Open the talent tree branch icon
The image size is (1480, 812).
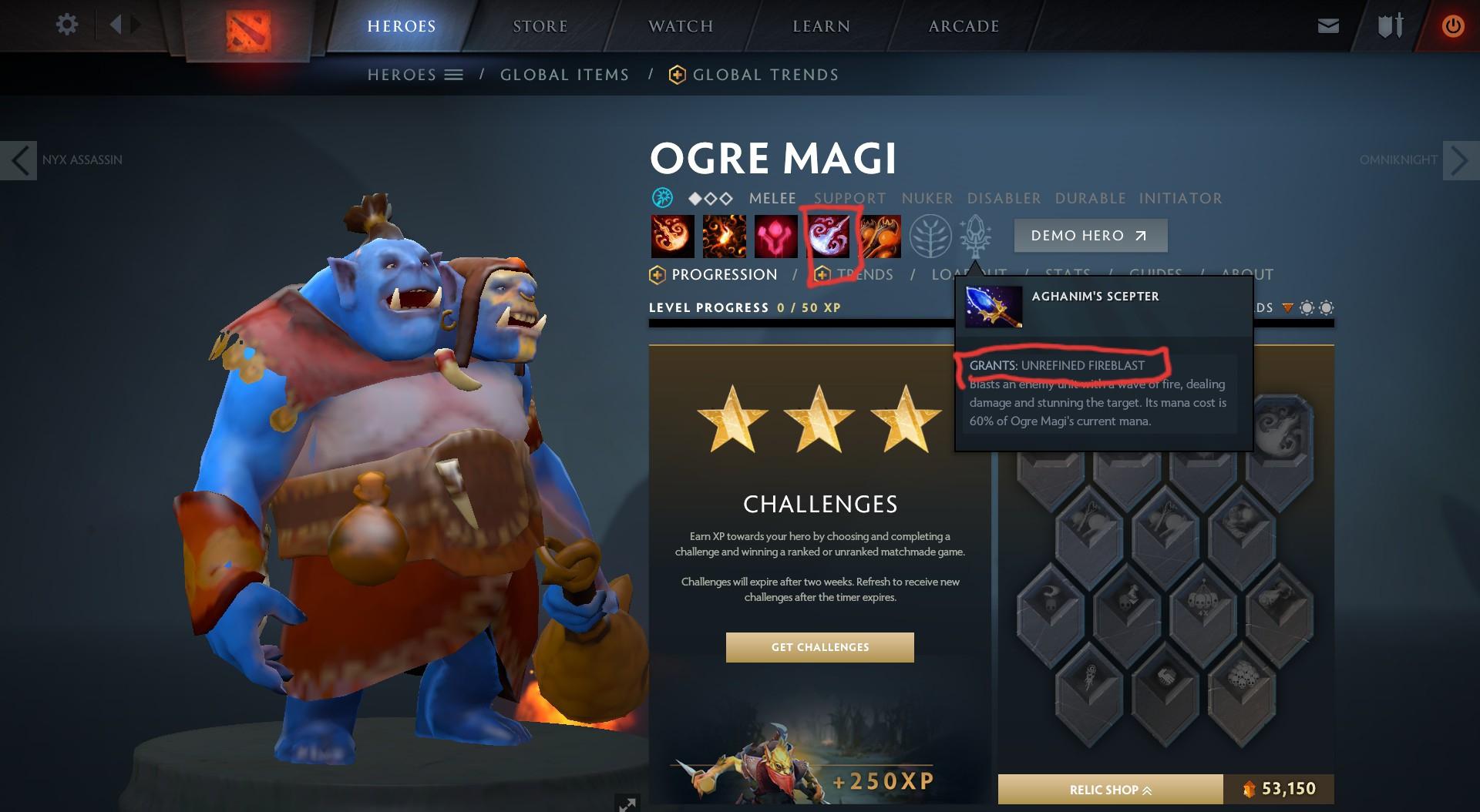(931, 237)
